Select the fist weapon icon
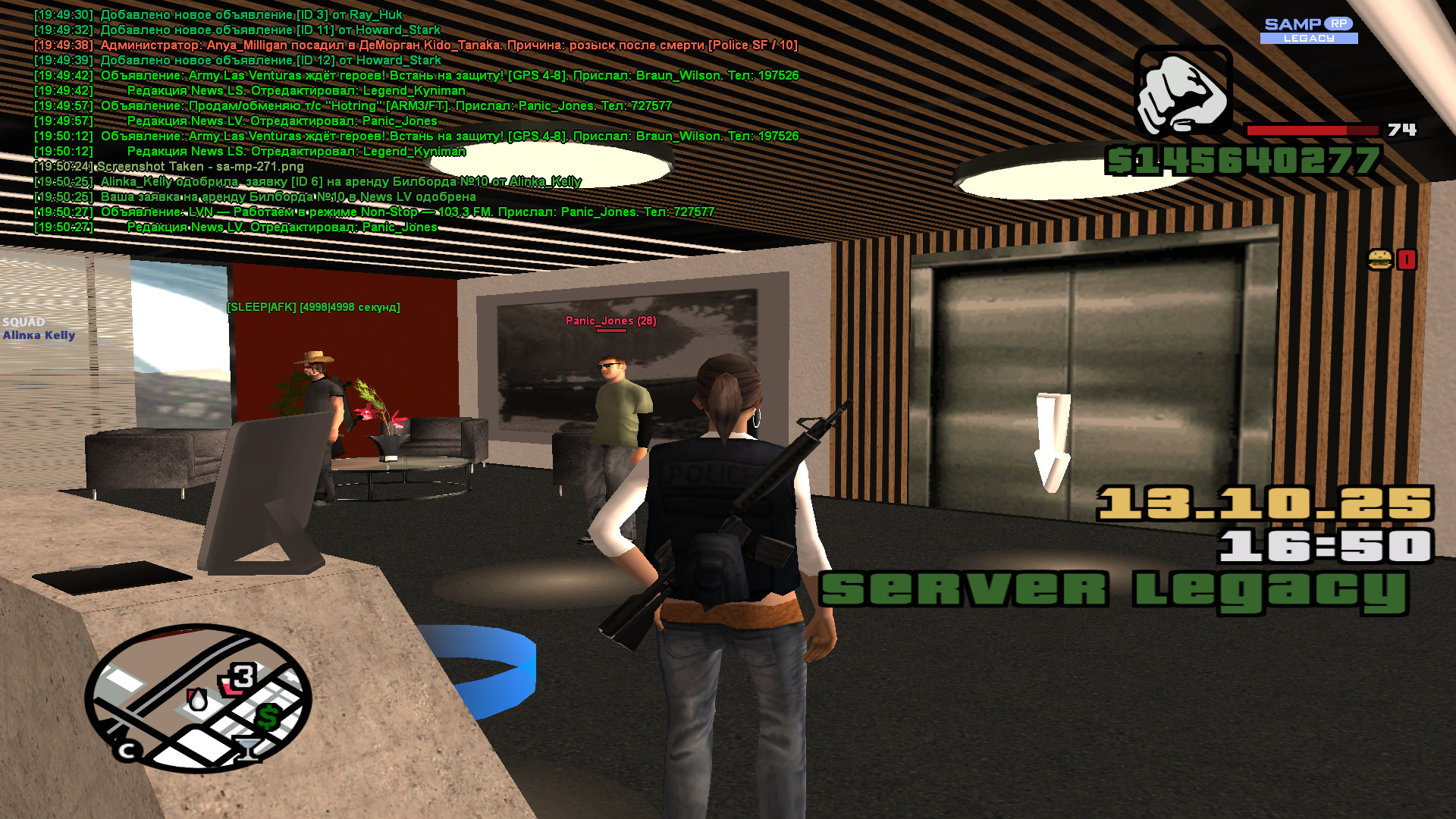The image size is (1456, 819). (x=1182, y=92)
